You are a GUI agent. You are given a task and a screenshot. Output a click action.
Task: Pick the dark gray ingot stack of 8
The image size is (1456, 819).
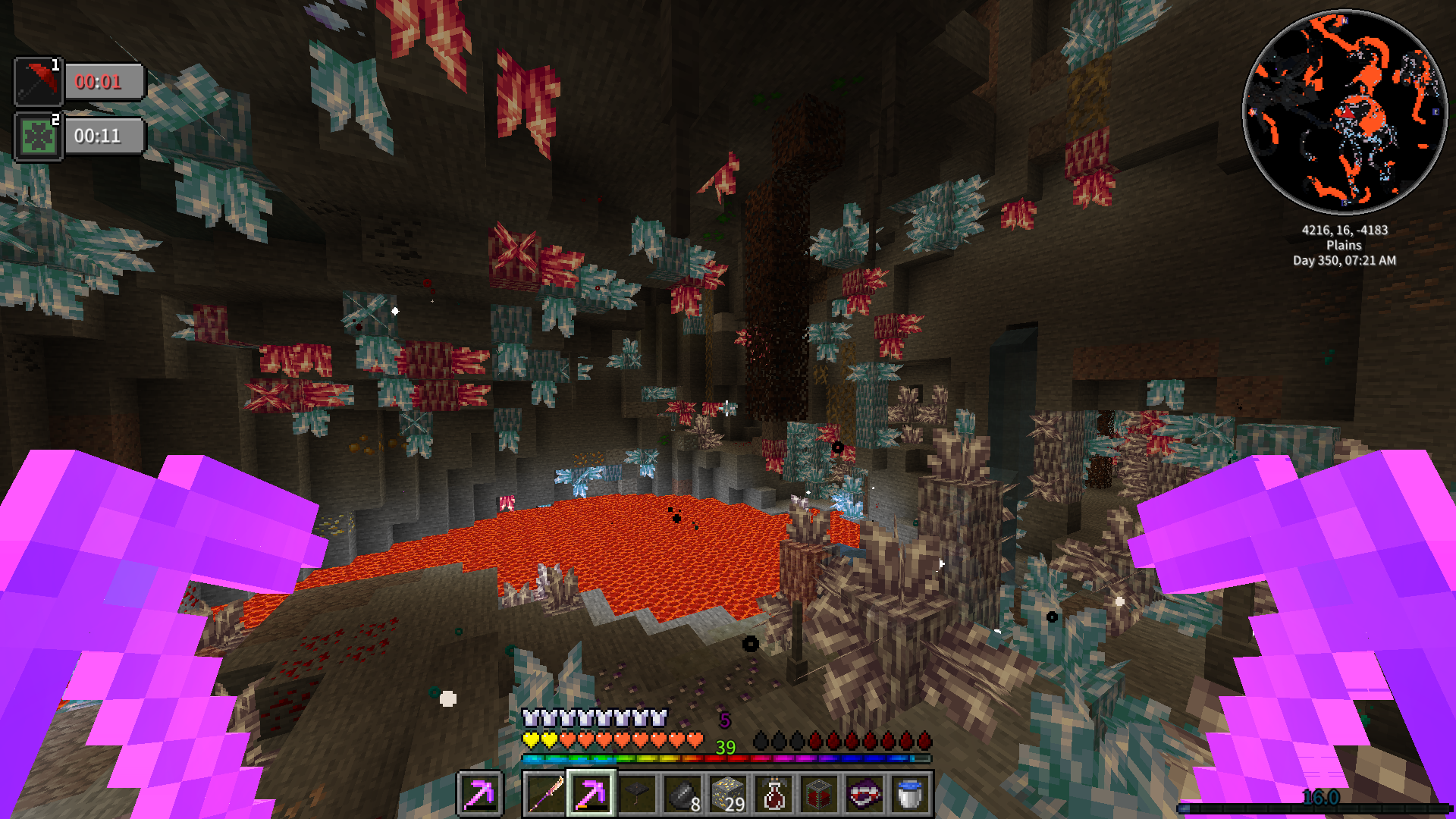682,794
